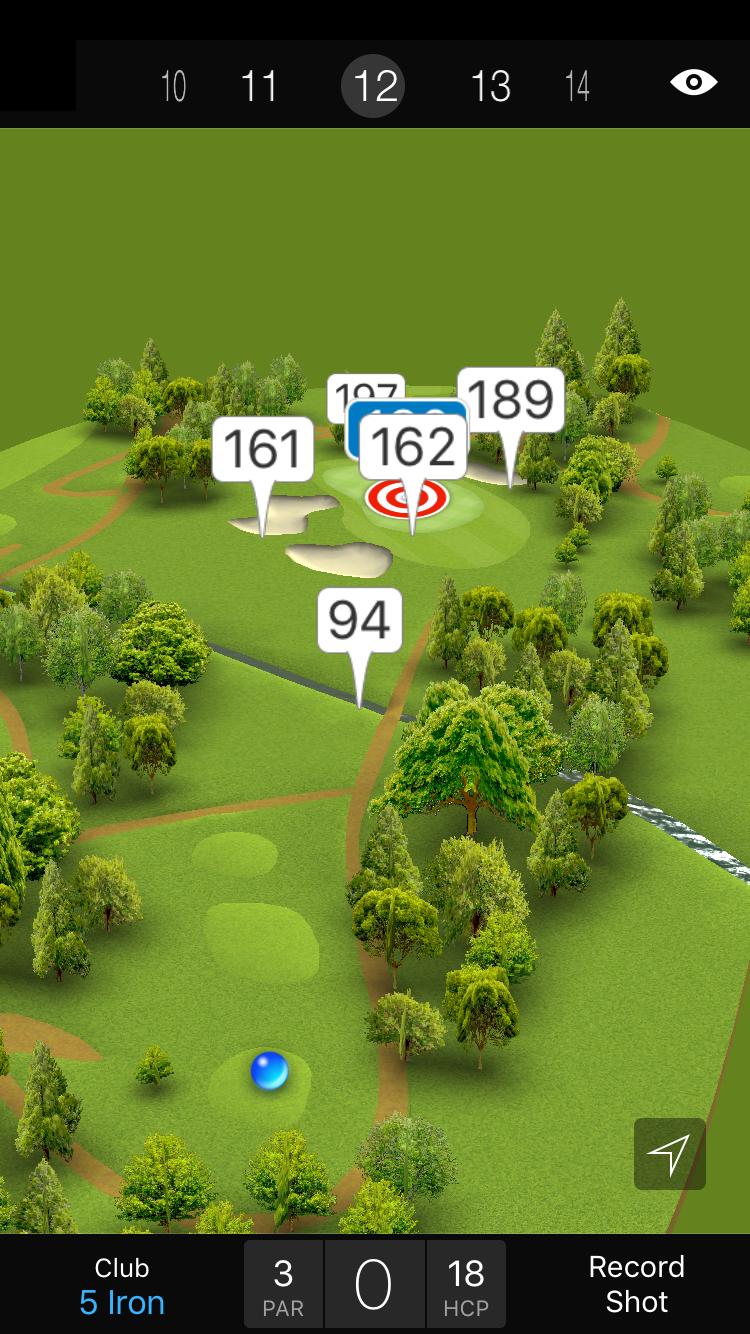This screenshot has height=1334, width=750.
Task: Toggle the eye view icon
Action: coord(693,82)
